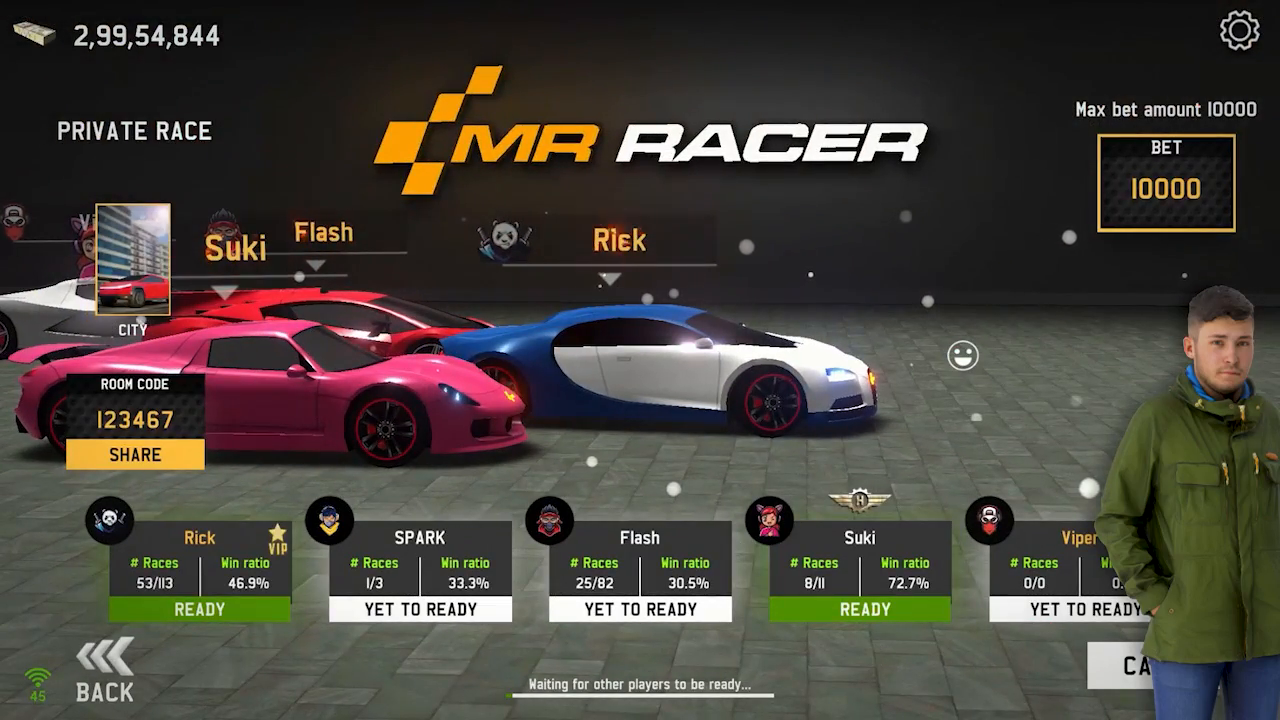The height and width of the screenshot is (720, 1280).
Task: Open the settings gear
Action: [x=1239, y=30]
